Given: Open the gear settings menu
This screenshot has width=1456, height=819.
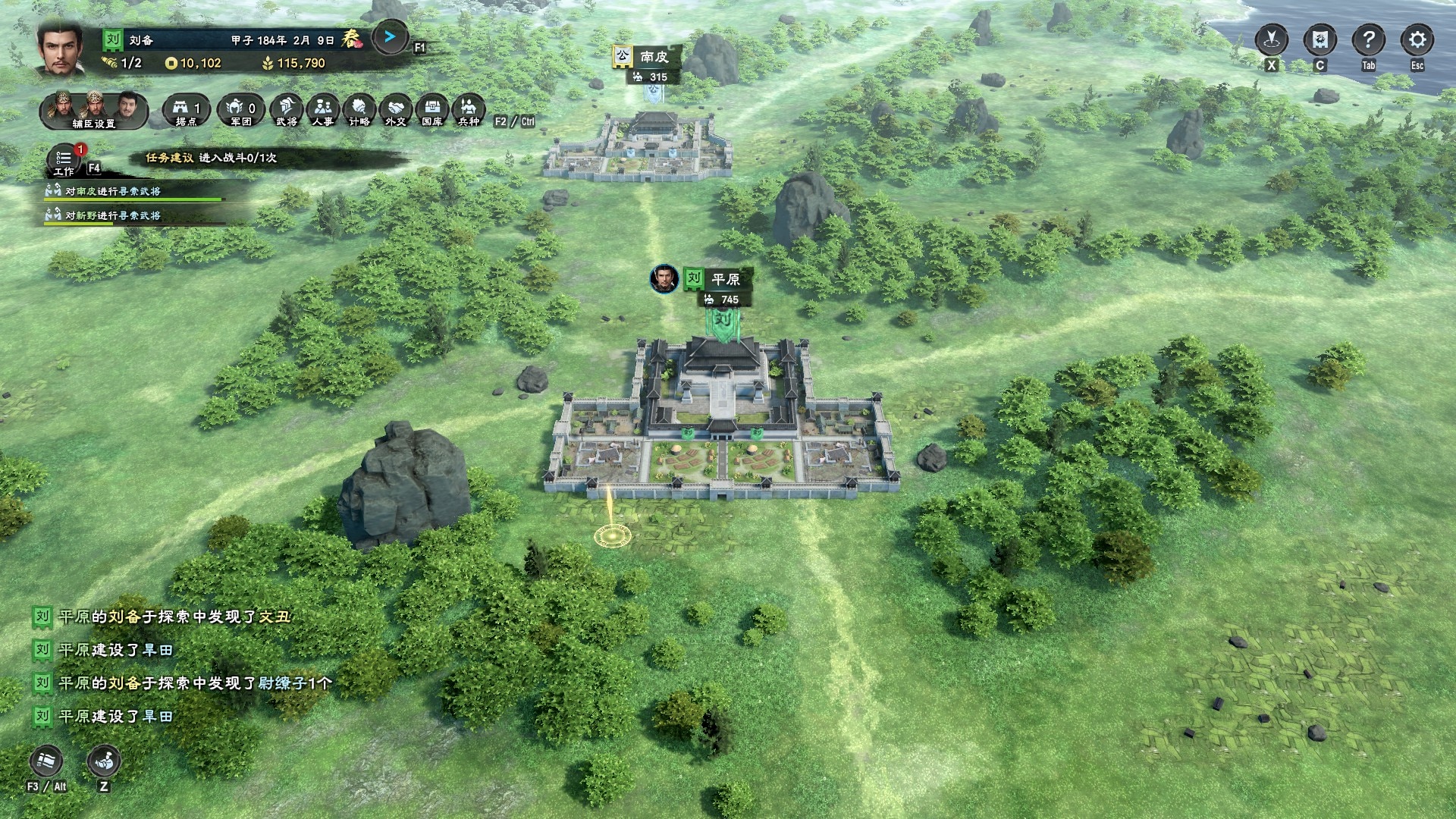Looking at the screenshot, I should pos(1417,39).
